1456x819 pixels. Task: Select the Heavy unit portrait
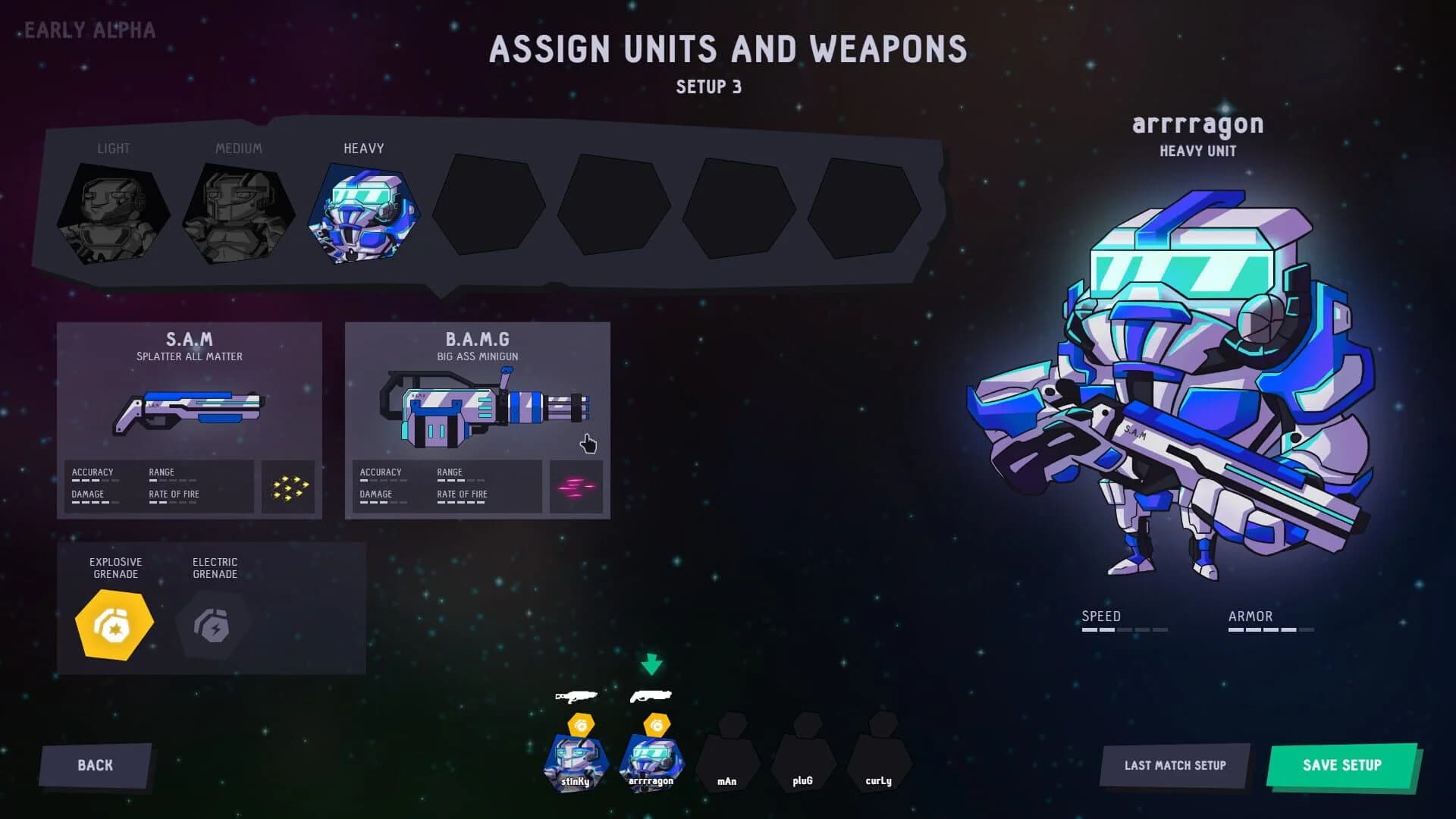362,213
